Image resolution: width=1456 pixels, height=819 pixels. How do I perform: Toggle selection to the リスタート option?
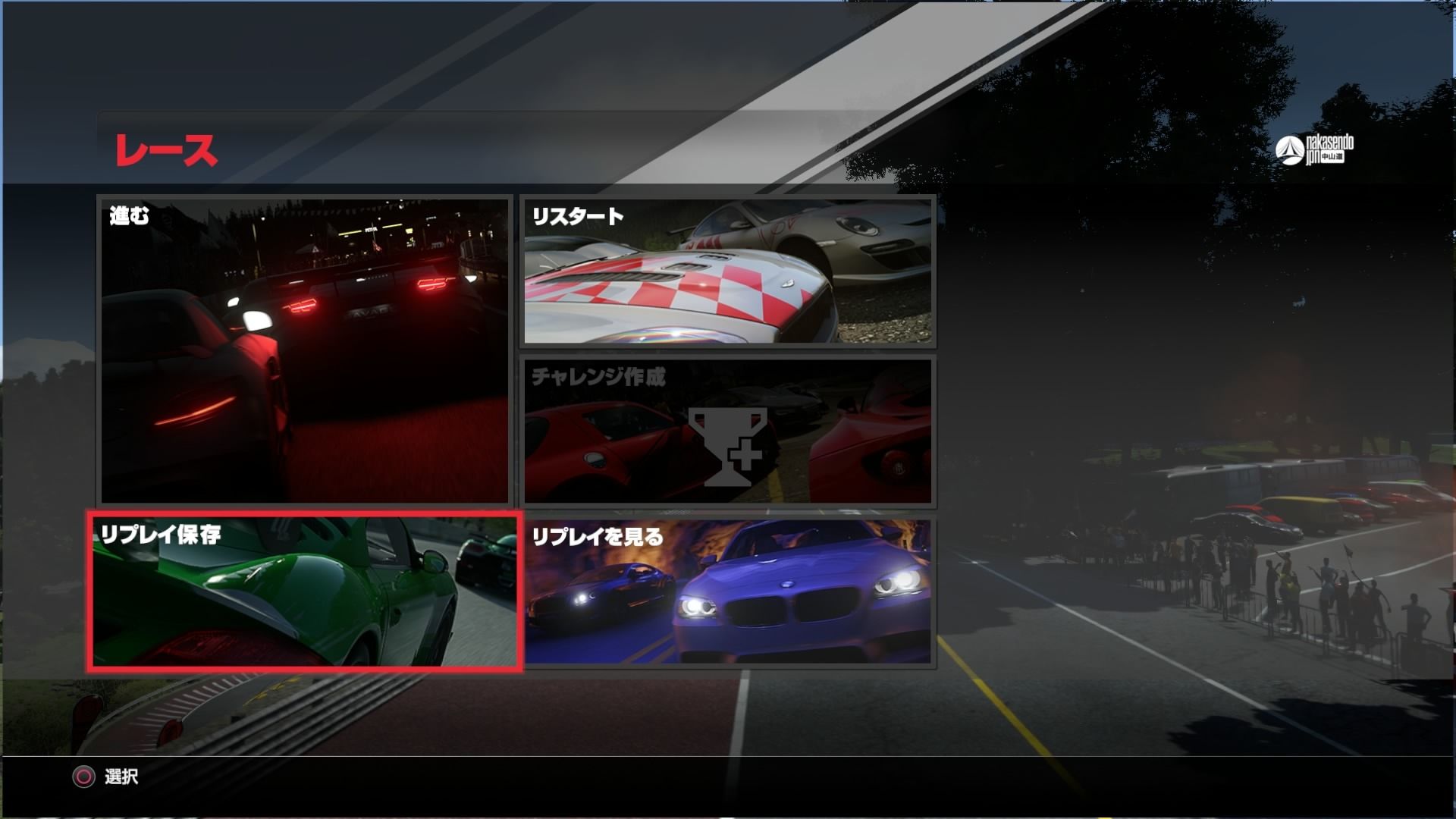[726, 271]
